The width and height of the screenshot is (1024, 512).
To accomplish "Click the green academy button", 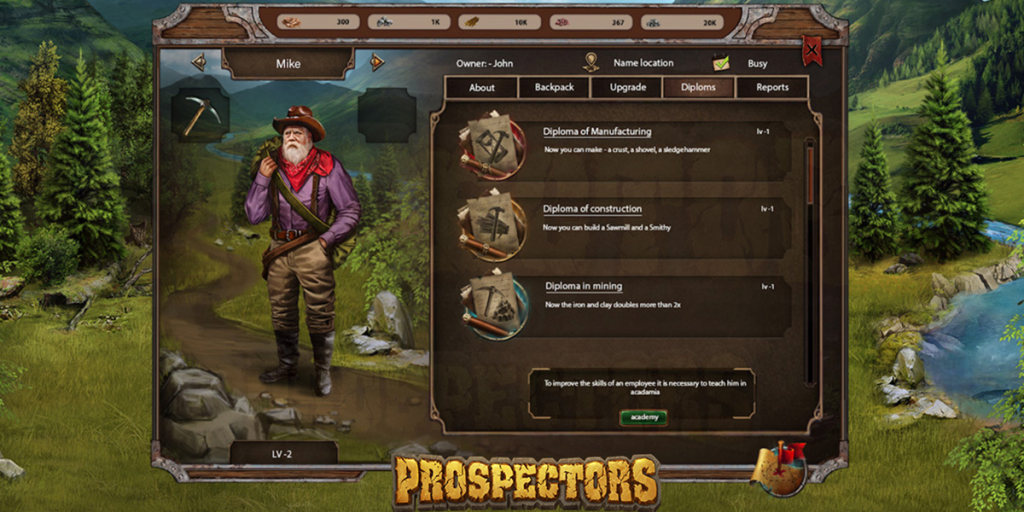I will pyautogui.click(x=643, y=417).
